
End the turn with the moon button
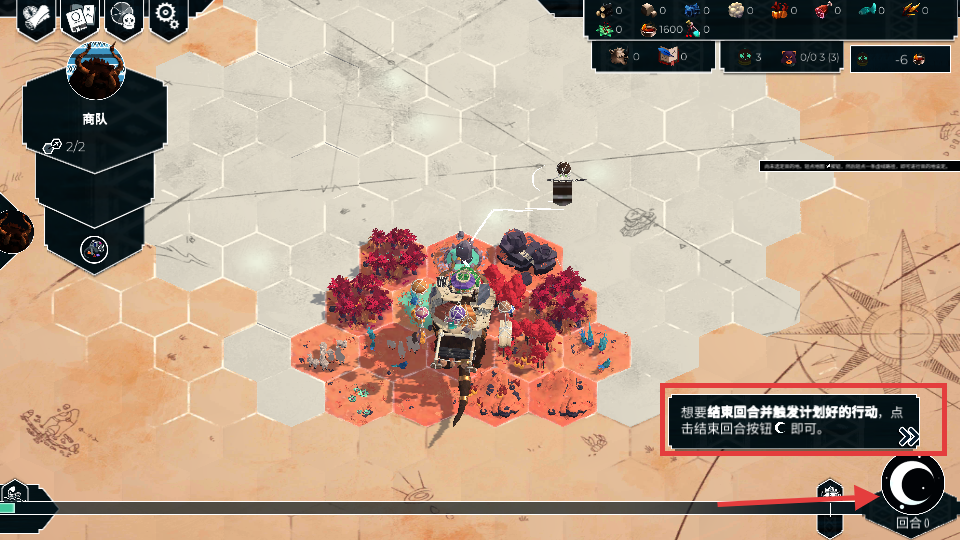[x=912, y=485]
